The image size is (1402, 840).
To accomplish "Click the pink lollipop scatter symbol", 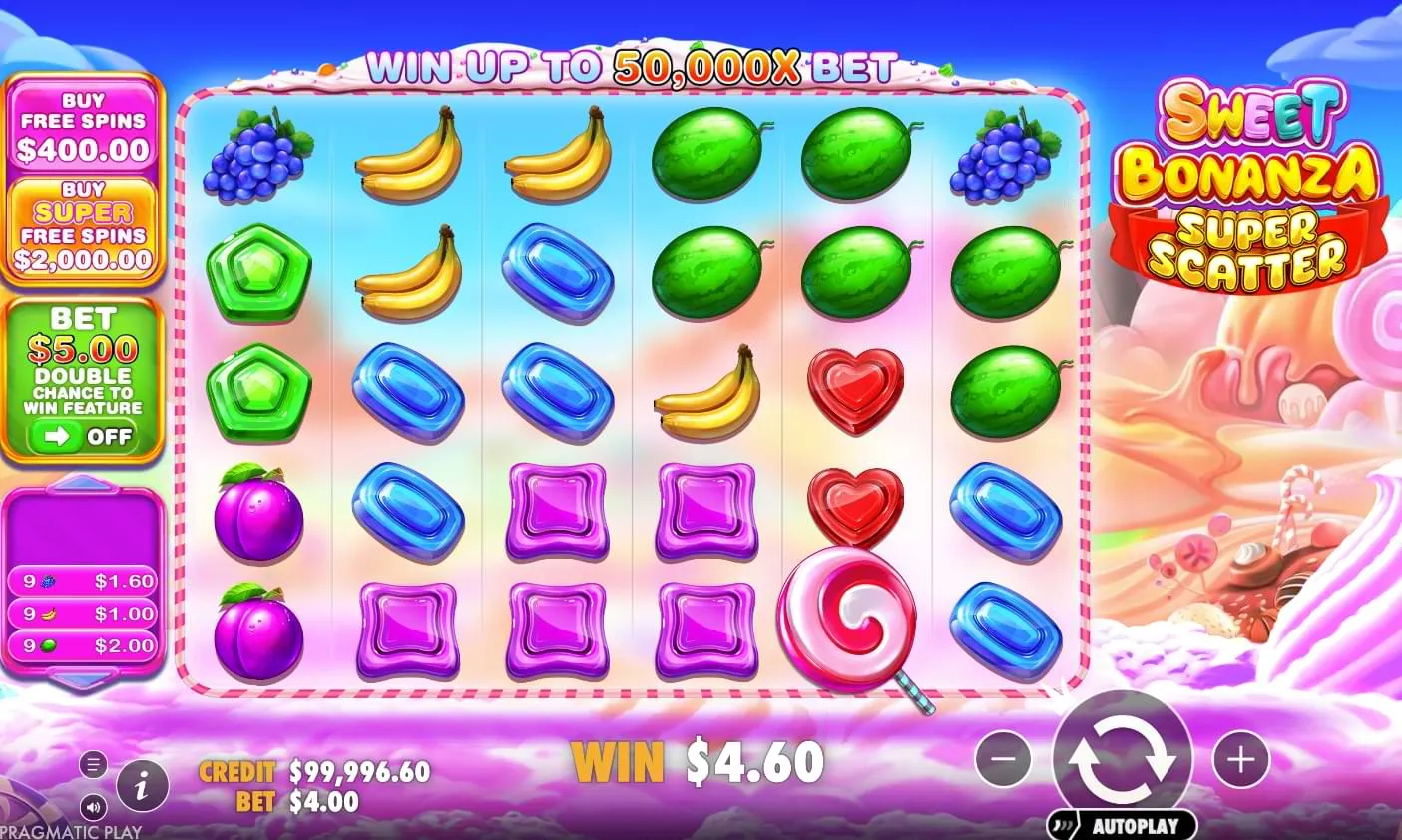I will pyautogui.click(x=849, y=614).
